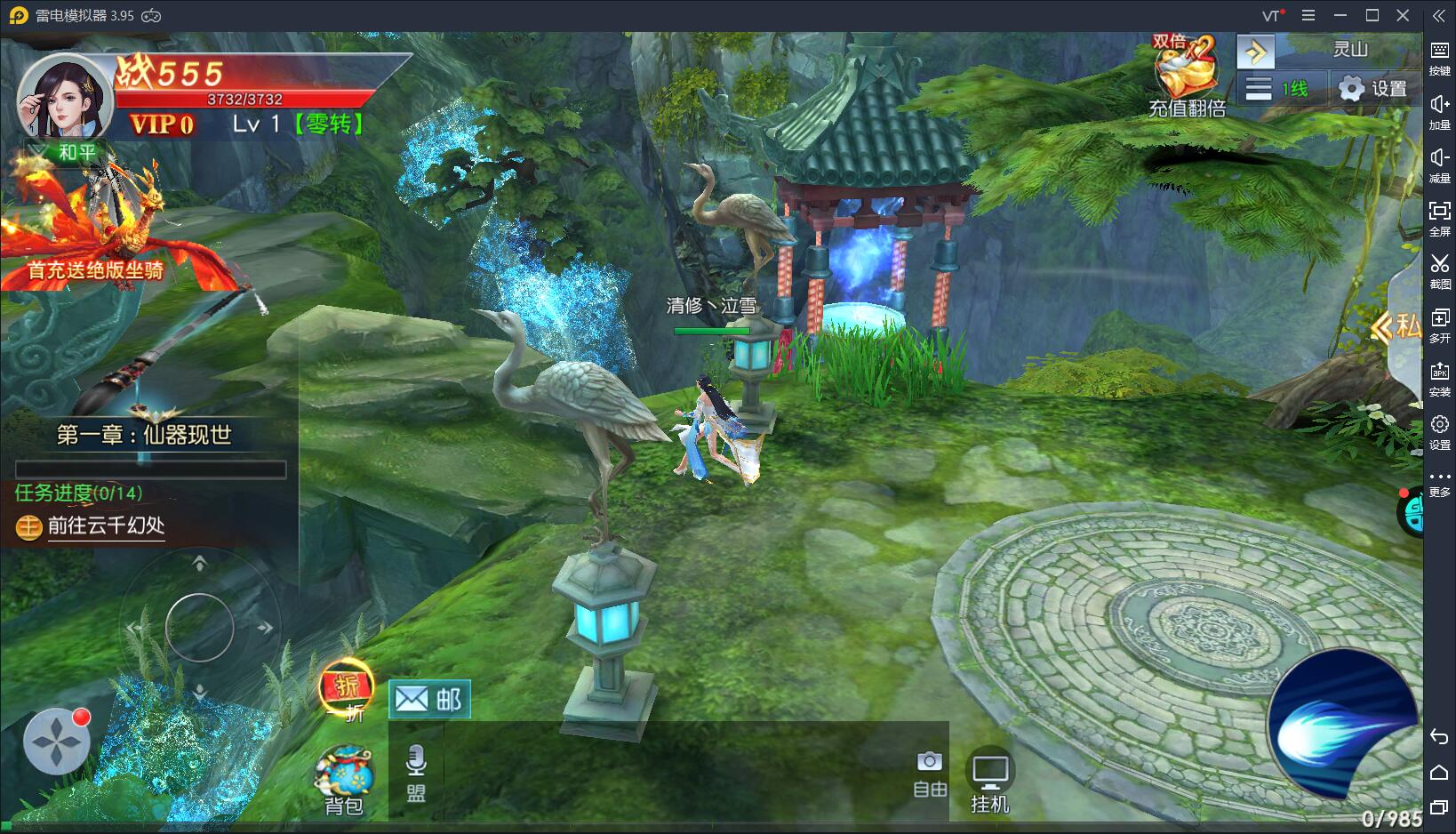Viewport: 1456px width, 834px height.
Task: Collapse the top-right arrow menu button
Action: (x=1255, y=52)
